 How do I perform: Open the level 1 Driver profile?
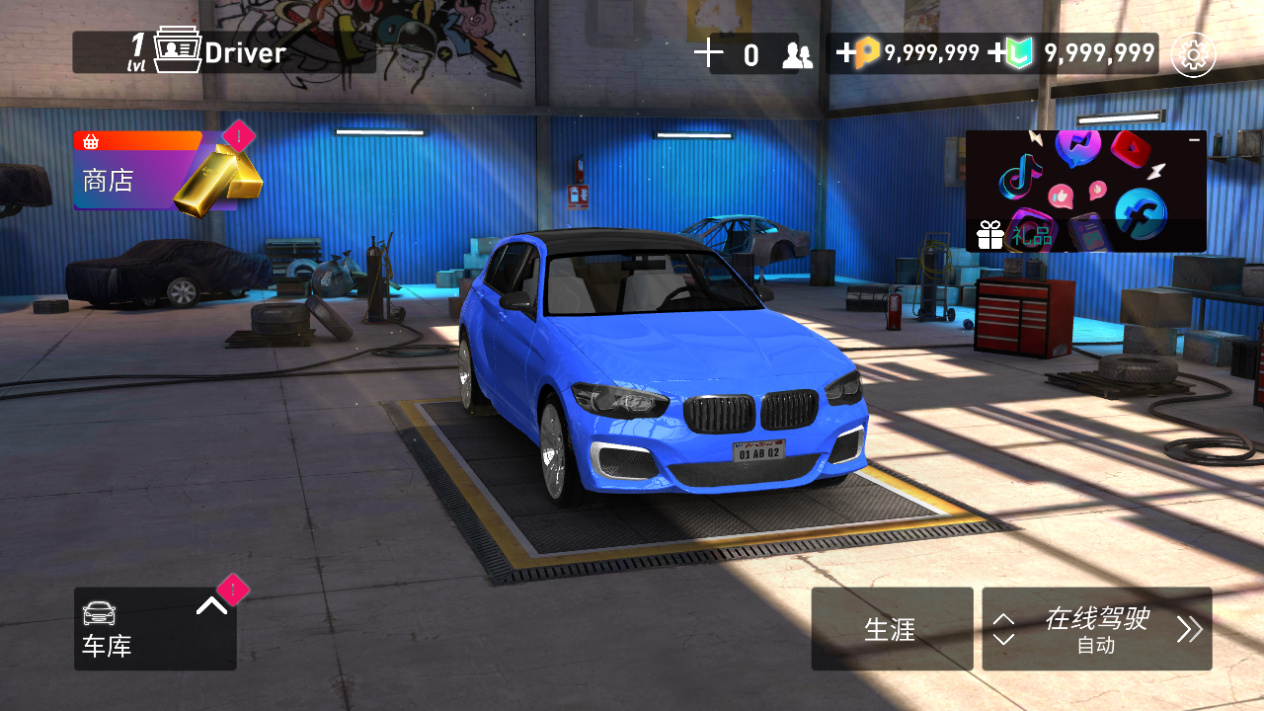pos(222,53)
